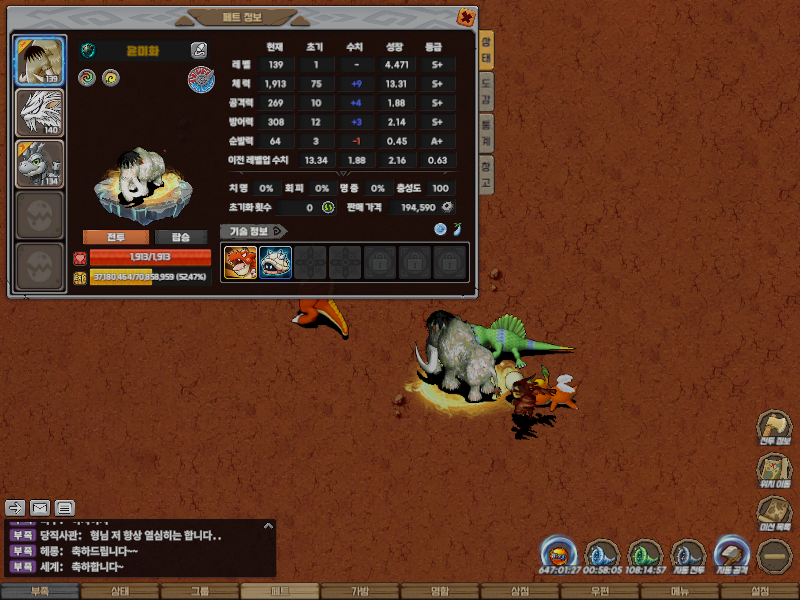Open the 통계 side tab
Image resolution: width=800 pixels, height=600 pixels.
point(486,130)
